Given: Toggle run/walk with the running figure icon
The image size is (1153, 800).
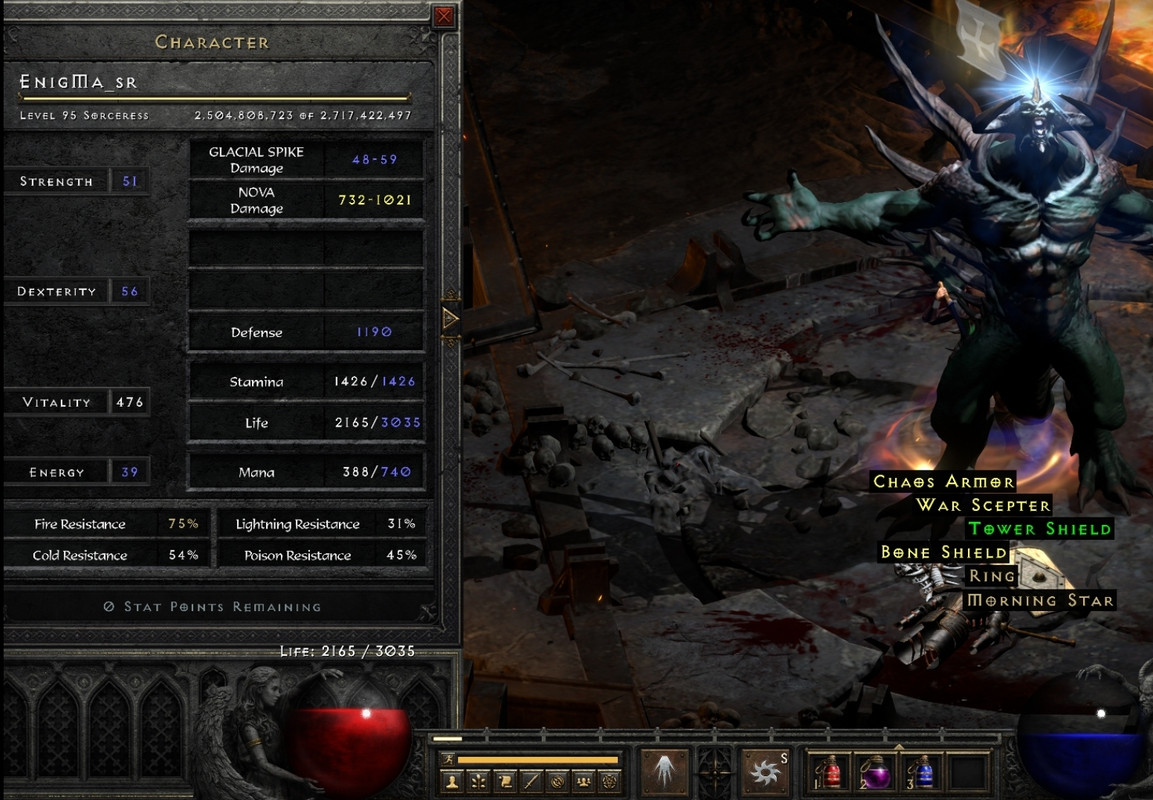Looking at the screenshot, I should (447, 760).
